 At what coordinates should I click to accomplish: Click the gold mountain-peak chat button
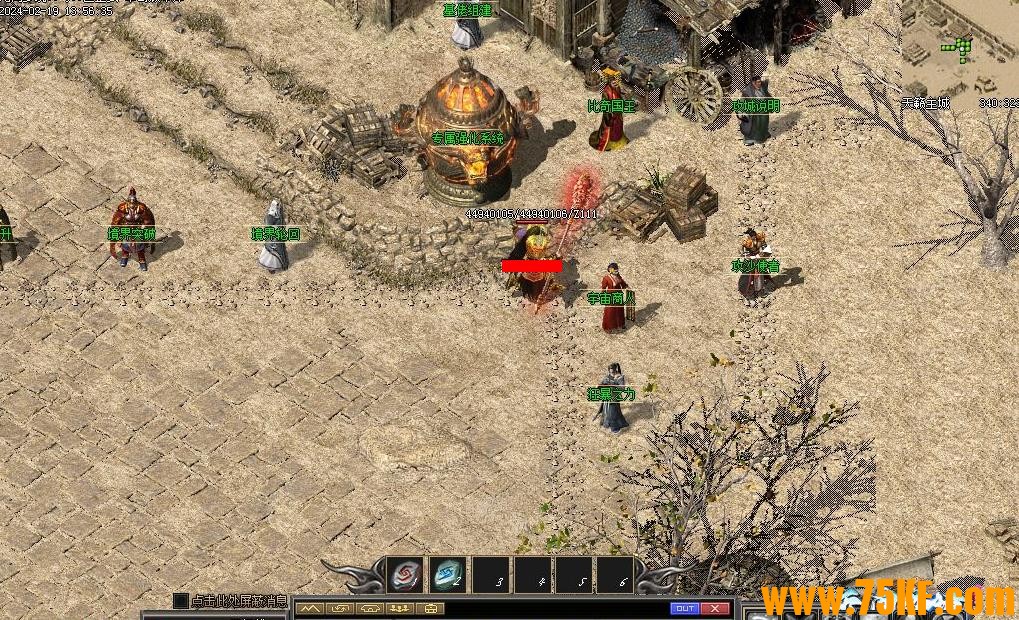point(310,608)
